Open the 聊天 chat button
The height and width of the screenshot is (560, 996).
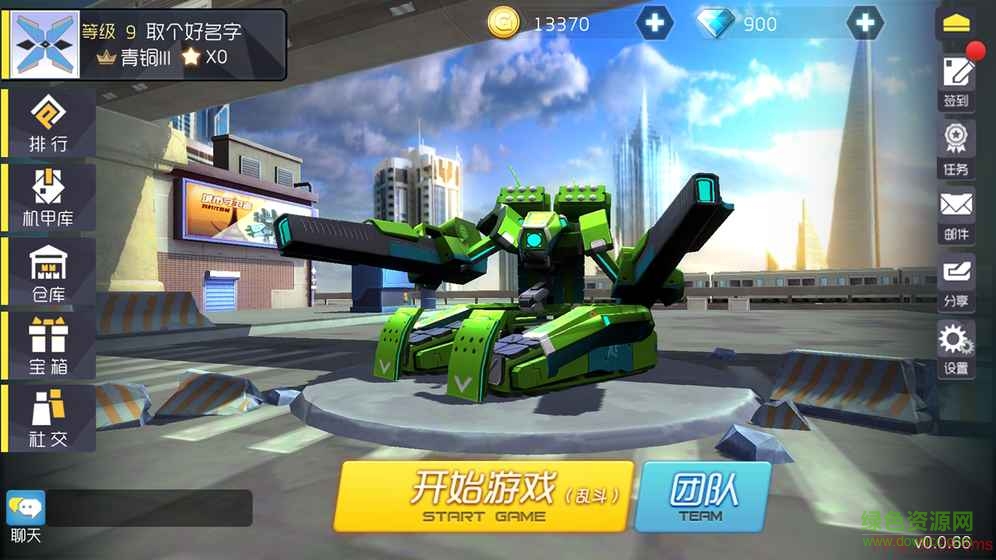coord(25,514)
